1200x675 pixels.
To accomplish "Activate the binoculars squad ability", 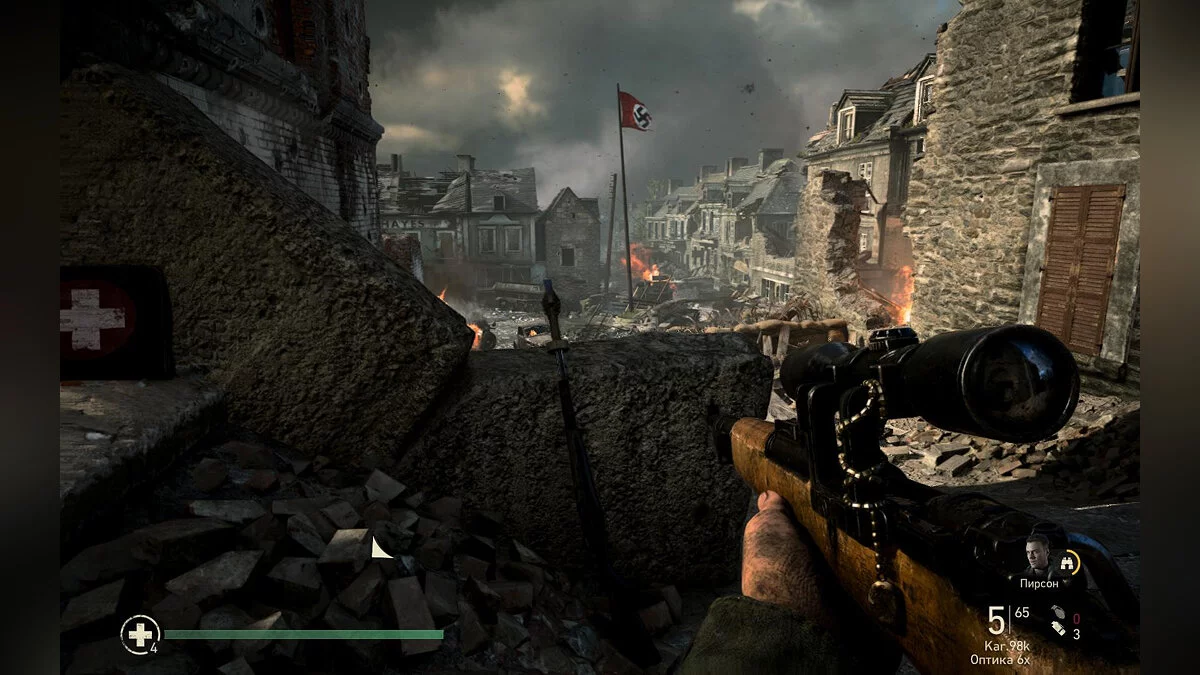I will [1070, 563].
